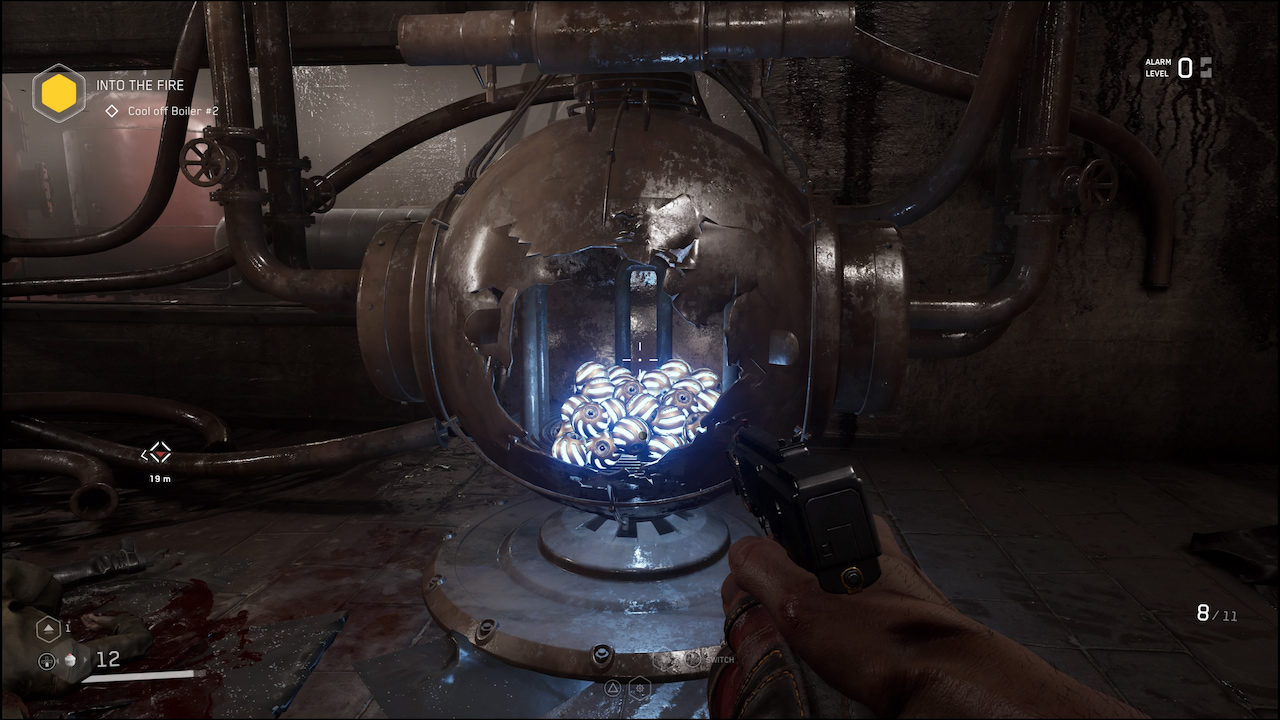Select the ALARM LEVEL 0 counter
1280x720 pixels.
(x=1181, y=67)
